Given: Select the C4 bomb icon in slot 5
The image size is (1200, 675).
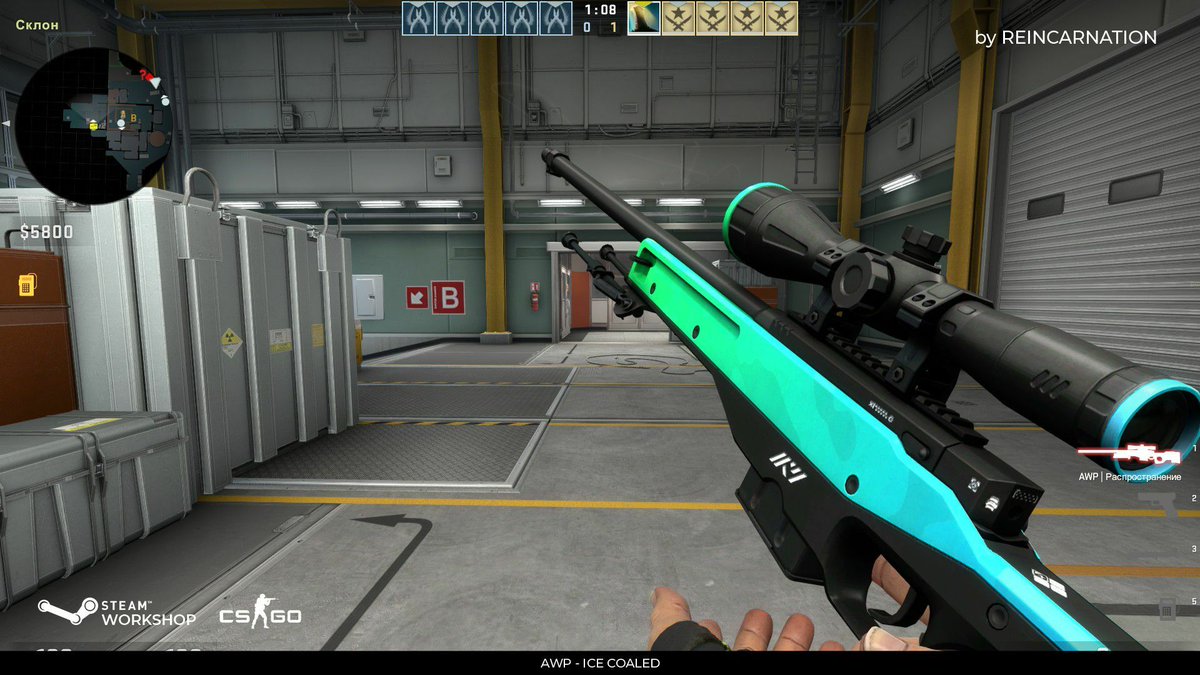Looking at the screenshot, I should pyautogui.click(x=1167, y=607).
